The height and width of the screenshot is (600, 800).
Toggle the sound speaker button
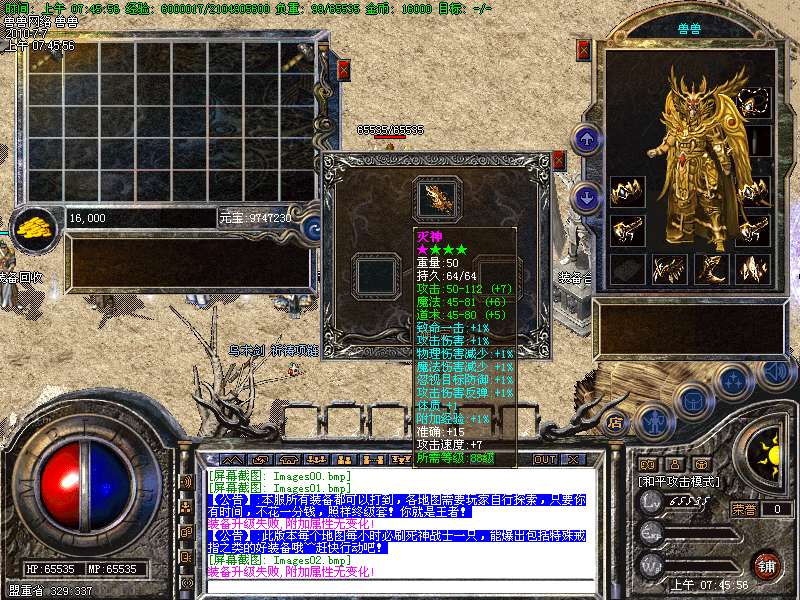774,371
